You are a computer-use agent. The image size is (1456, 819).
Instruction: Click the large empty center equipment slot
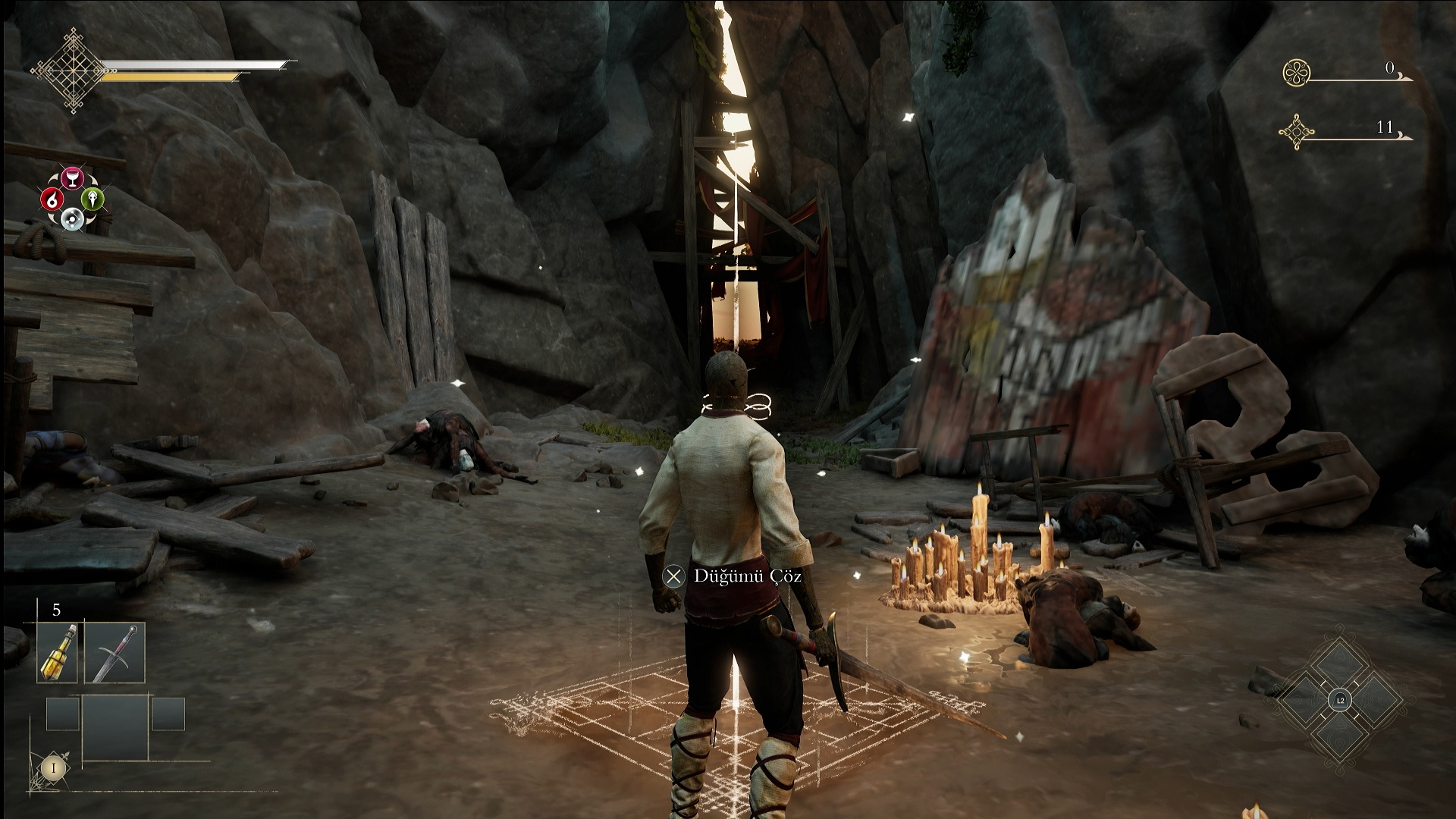pyautogui.click(x=115, y=727)
